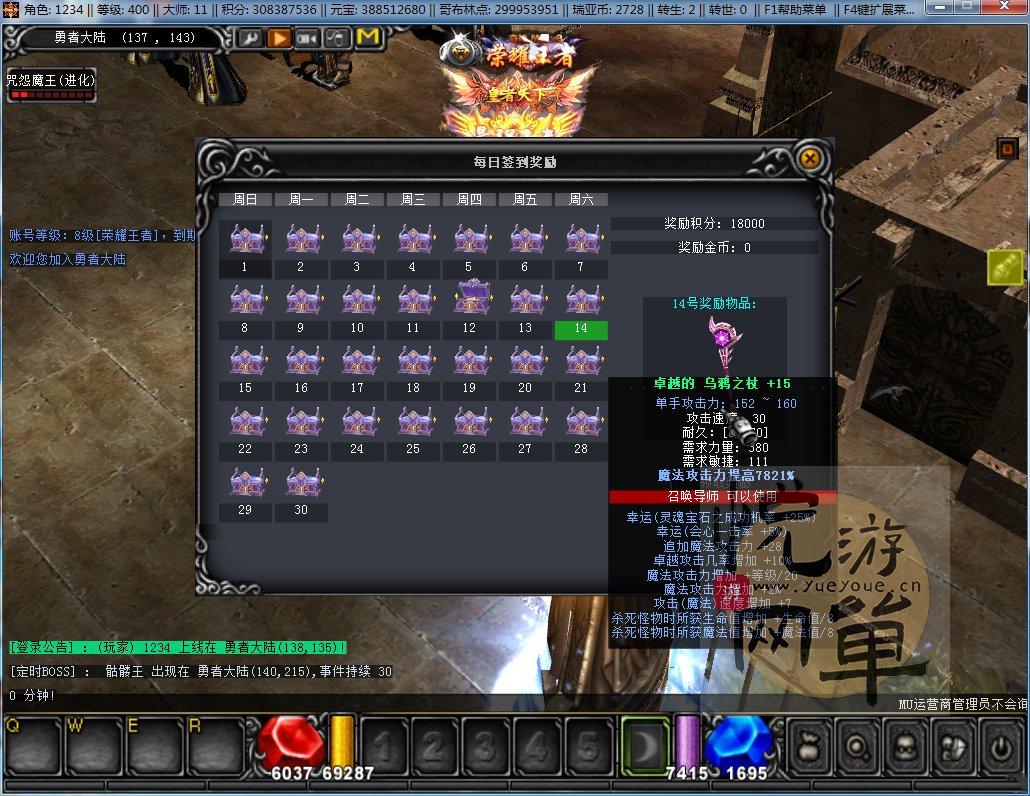Screen dimensions: 1030x796
Task: Minimize the game window
Action: 941,9
